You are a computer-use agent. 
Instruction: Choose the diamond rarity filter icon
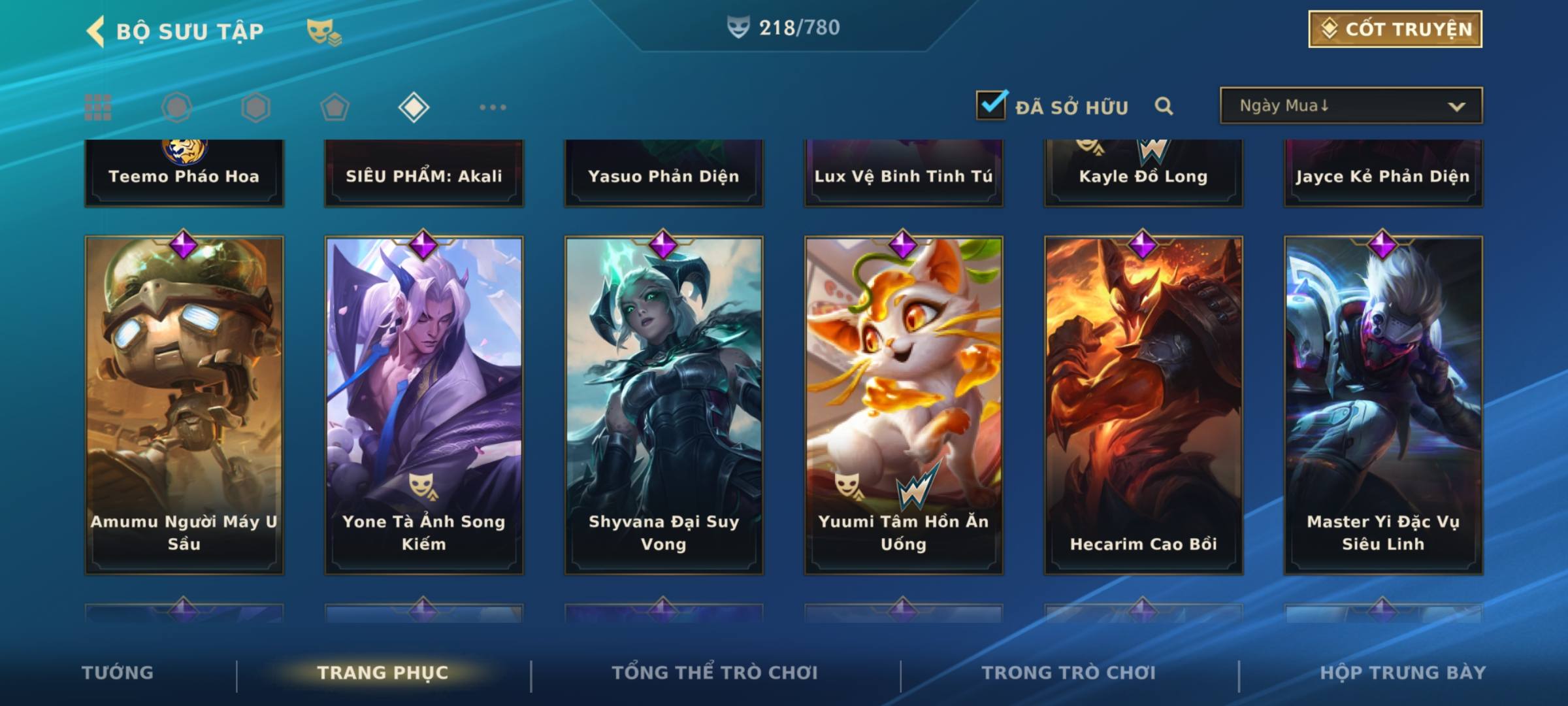coord(414,107)
